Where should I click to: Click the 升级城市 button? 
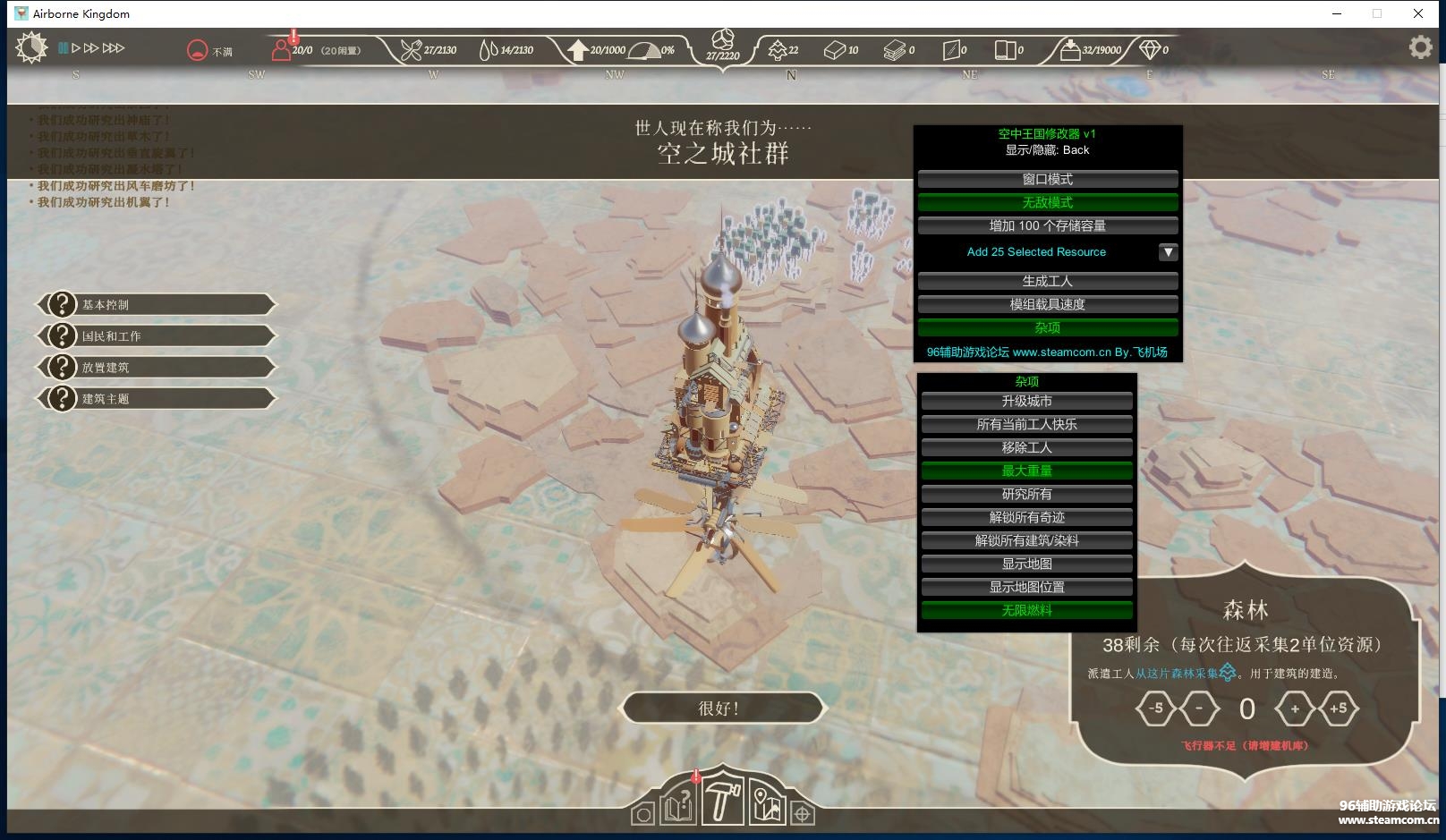point(1026,402)
